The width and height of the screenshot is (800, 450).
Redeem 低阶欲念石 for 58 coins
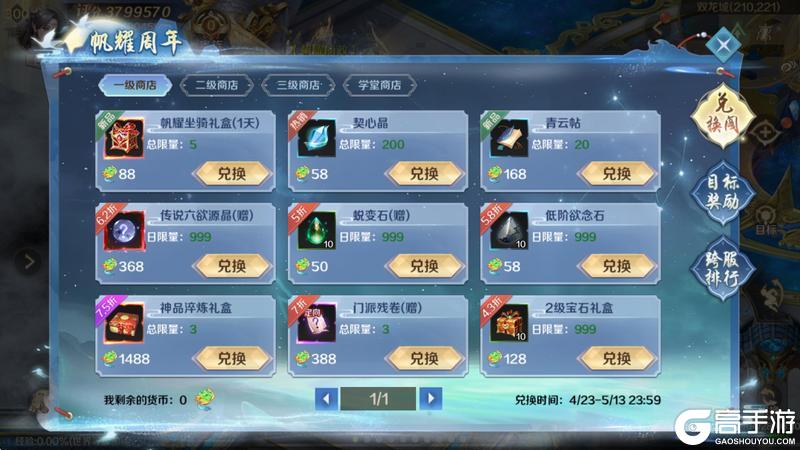pyautogui.click(x=616, y=266)
